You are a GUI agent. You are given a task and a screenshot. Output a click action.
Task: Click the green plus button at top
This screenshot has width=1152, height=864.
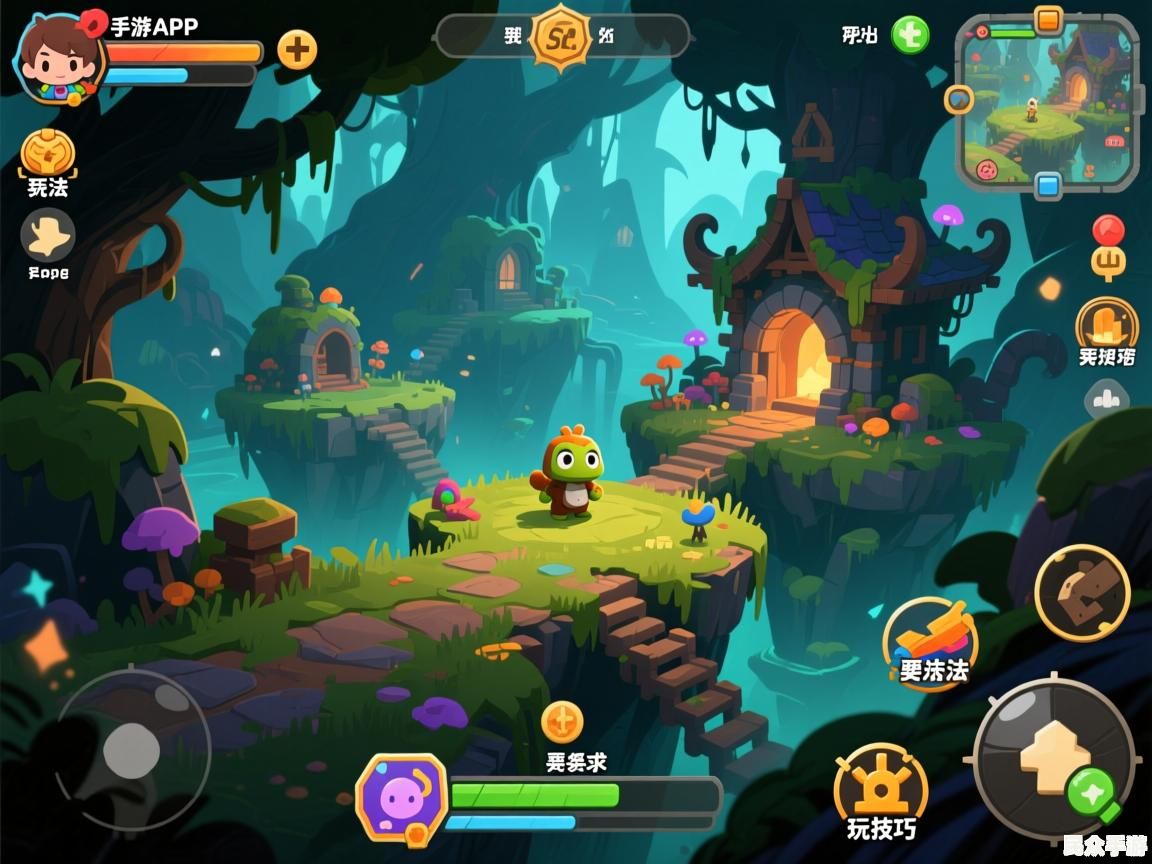[910, 35]
